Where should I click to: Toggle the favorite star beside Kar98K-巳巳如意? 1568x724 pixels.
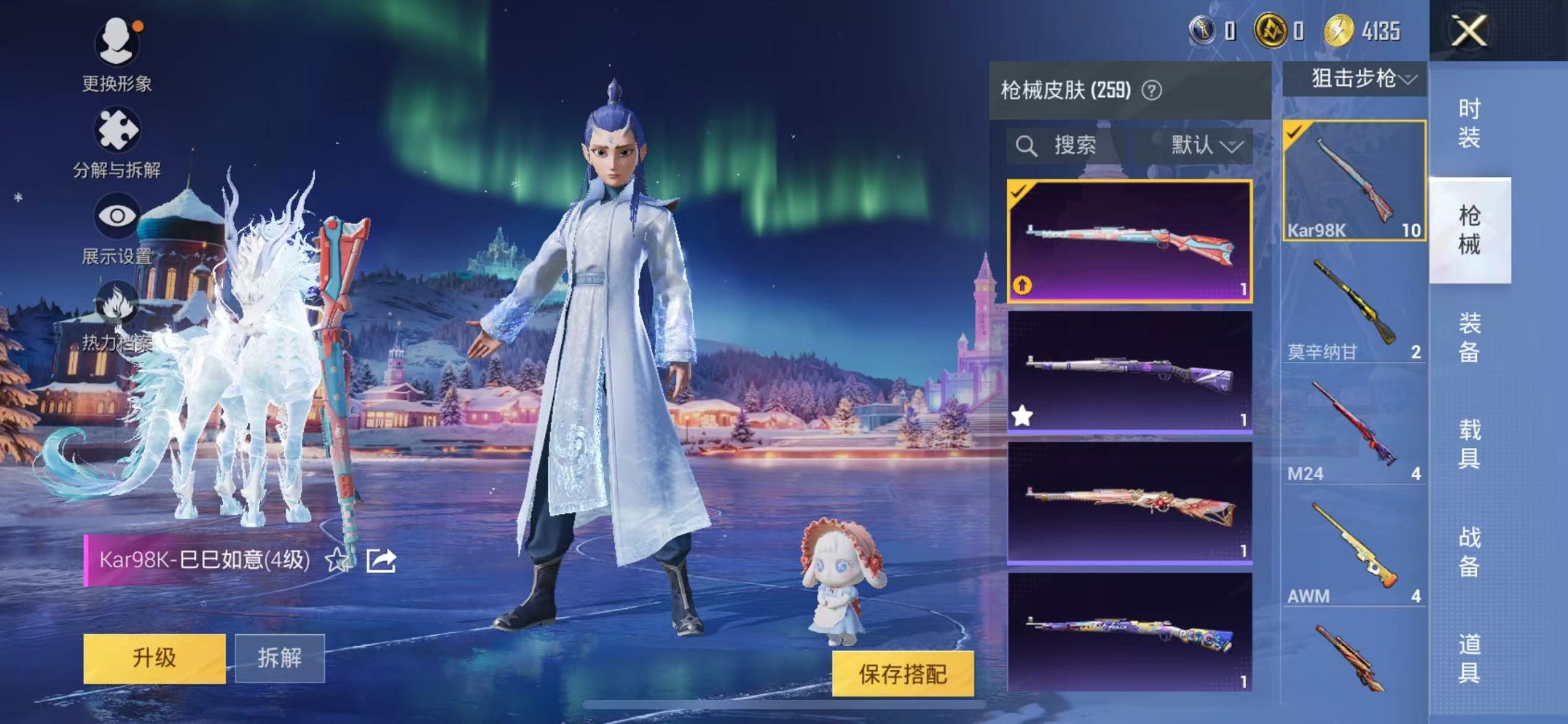pos(335,561)
